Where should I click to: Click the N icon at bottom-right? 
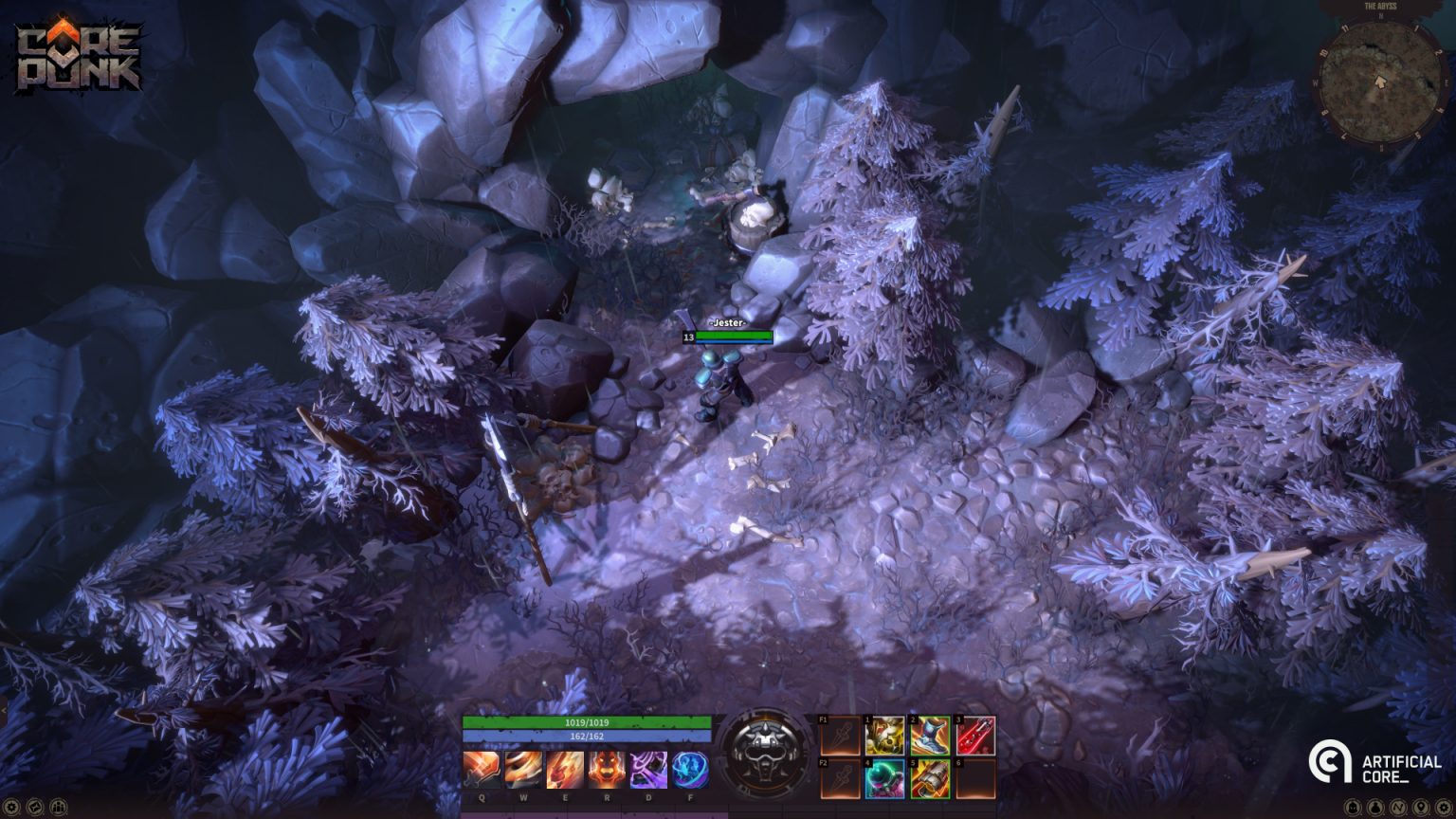click(1399, 806)
